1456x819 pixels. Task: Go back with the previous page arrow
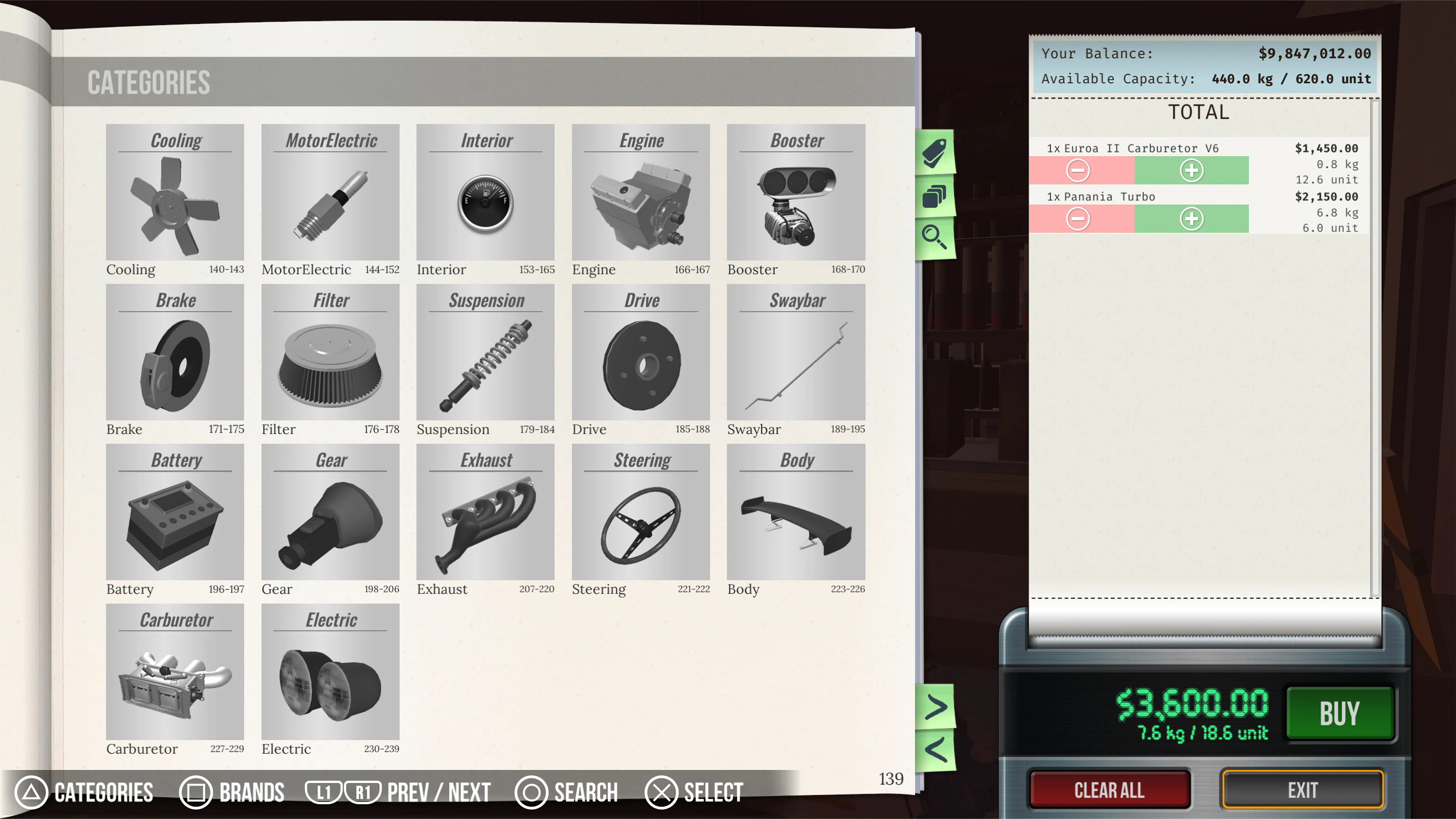coord(936,750)
